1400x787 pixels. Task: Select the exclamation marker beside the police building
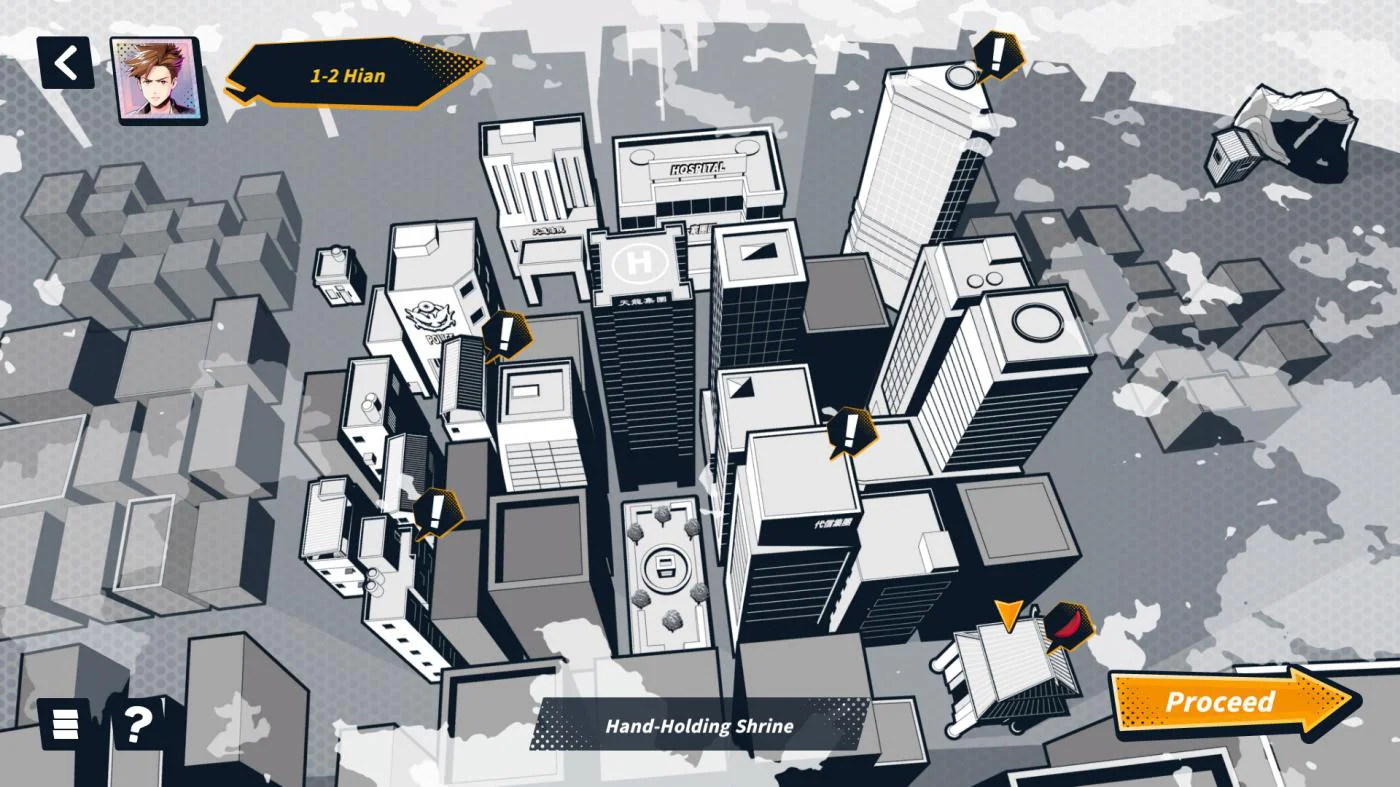pyautogui.click(x=506, y=334)
